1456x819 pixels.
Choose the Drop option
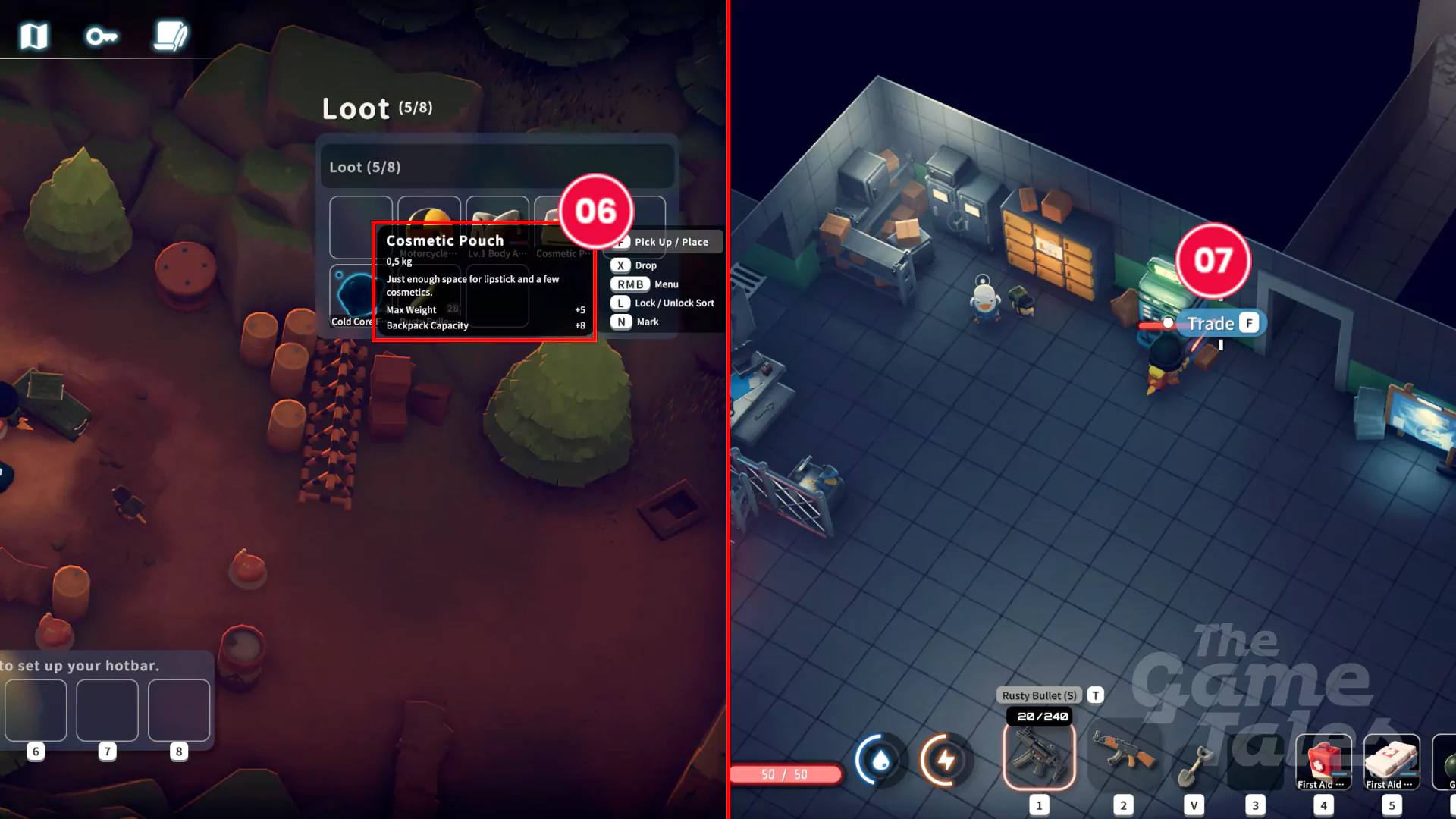point(645,265)
